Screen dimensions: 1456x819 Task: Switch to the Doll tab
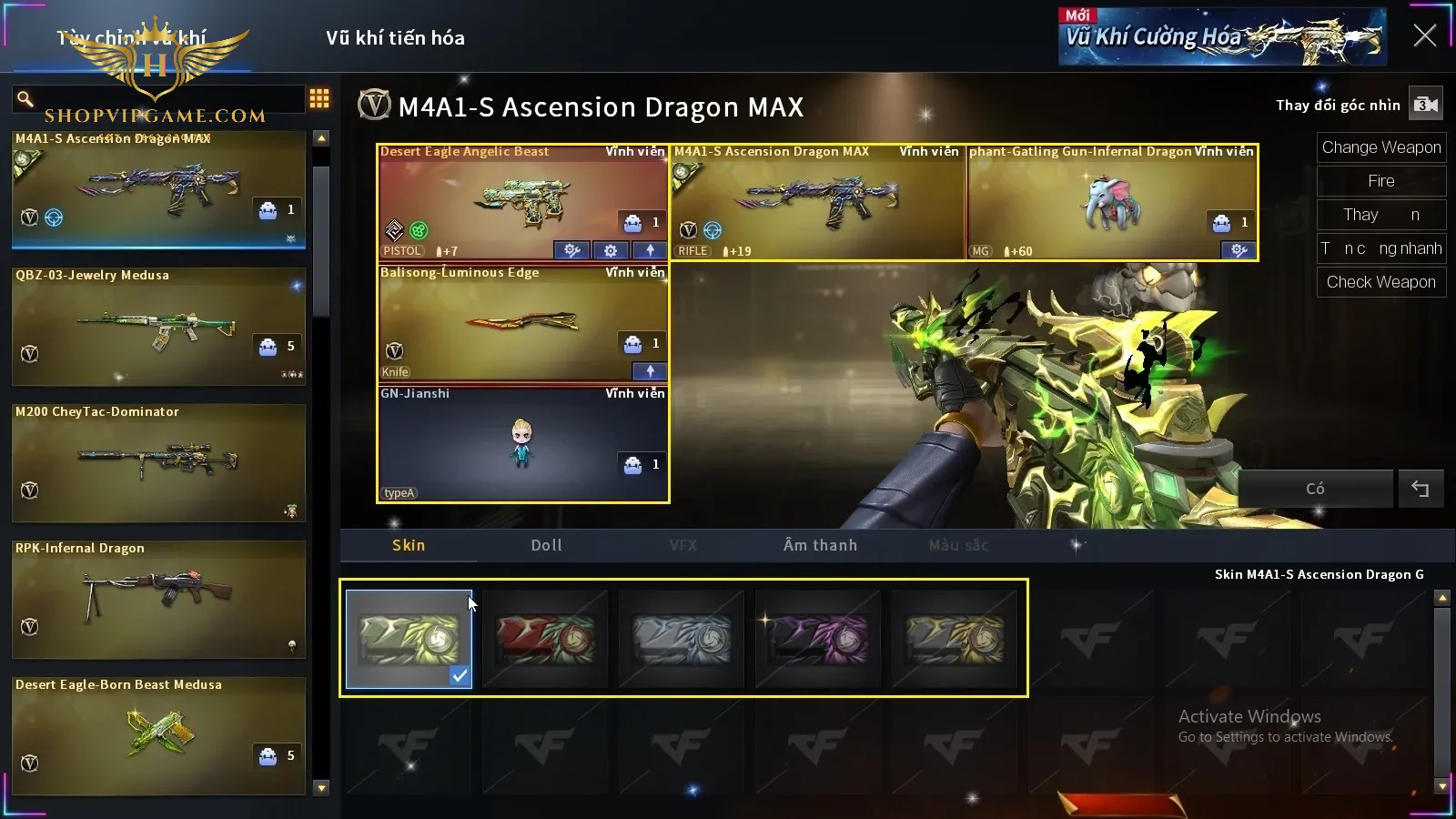click(546, 545)
